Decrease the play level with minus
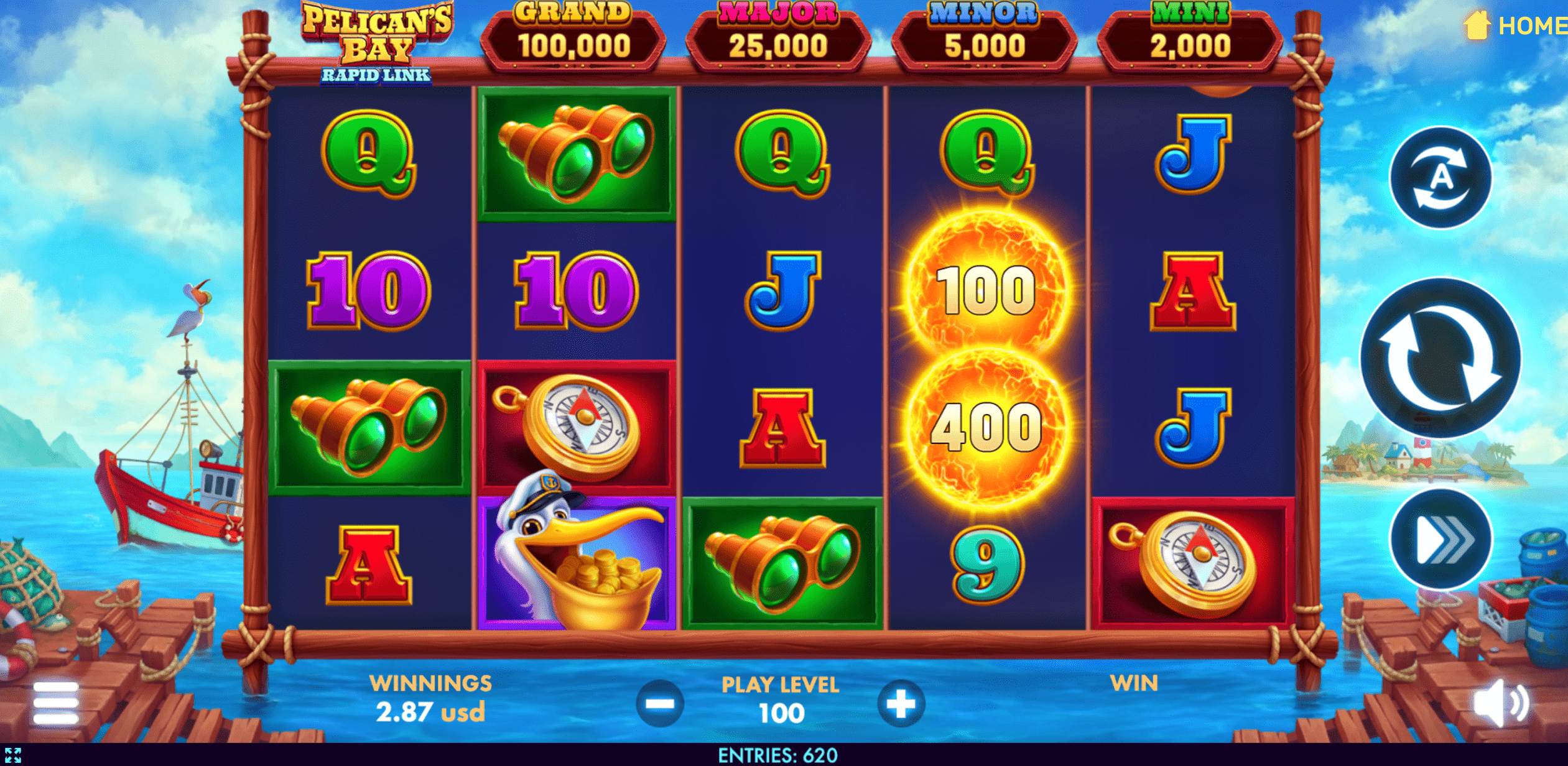Viewport: 1568px width, 766px height. point(660,704)
